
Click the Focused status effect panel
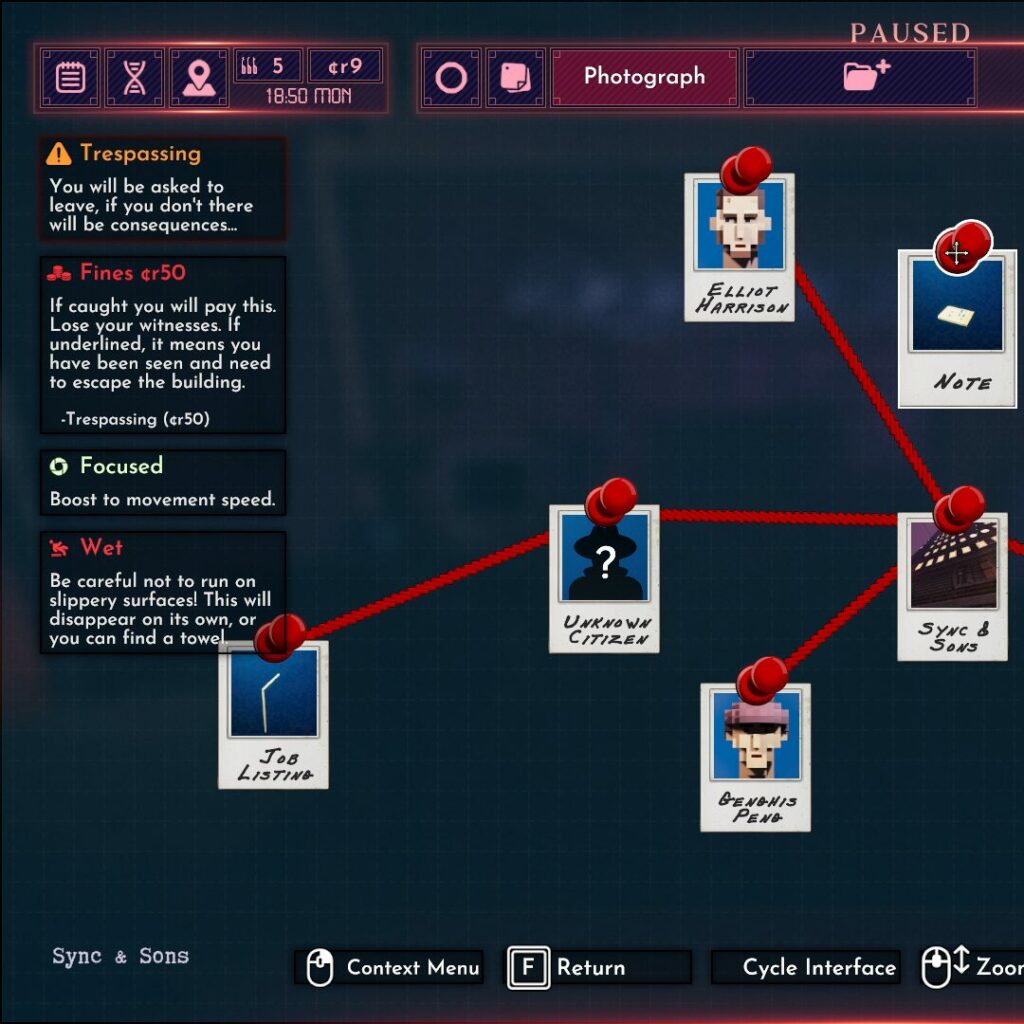pyautogui.click(x=163, y=482)
